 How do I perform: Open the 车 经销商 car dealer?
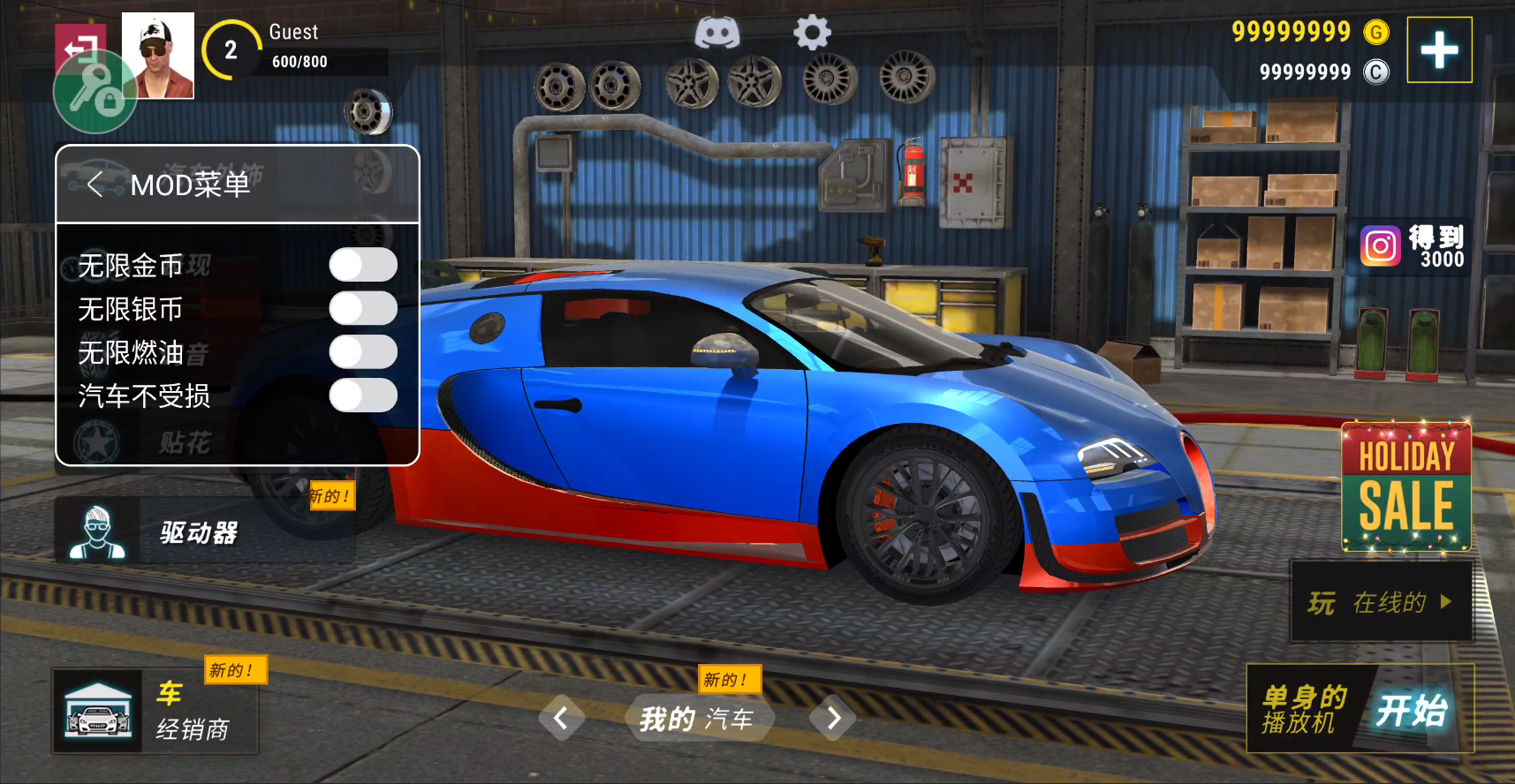pos(155,712)
